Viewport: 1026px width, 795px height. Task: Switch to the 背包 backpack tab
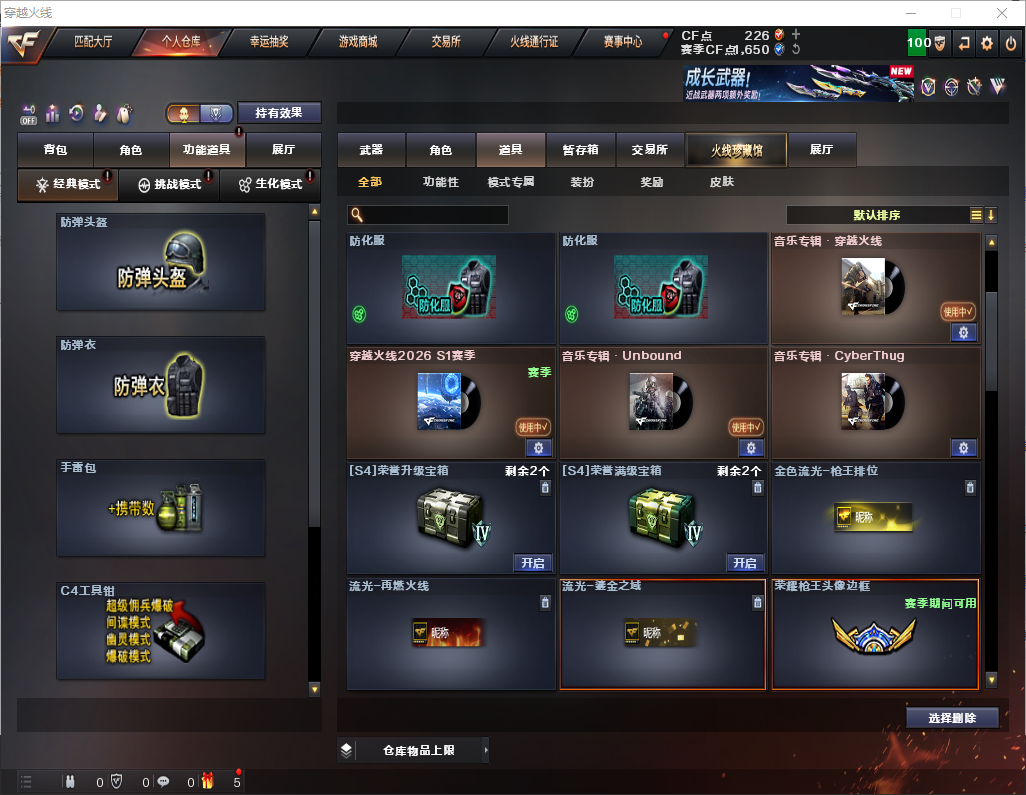(x=55, y=150)
